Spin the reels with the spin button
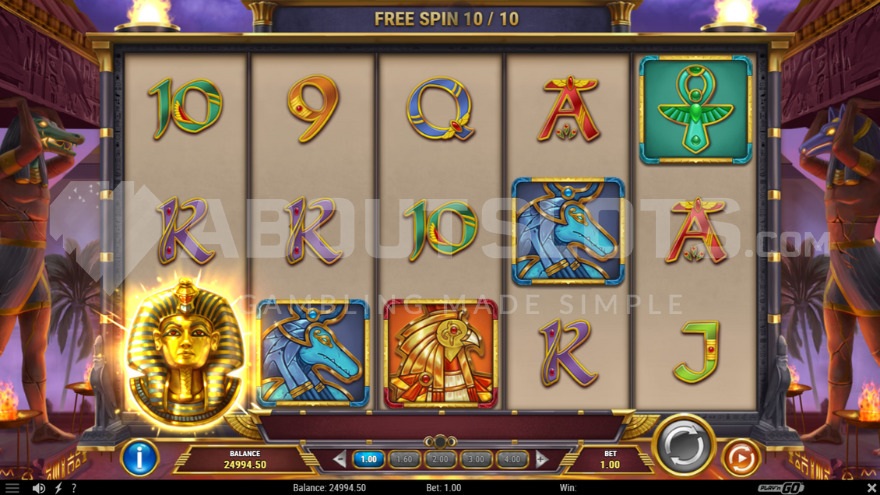880x495 pixels. pyautogui.click(x=684, y=446)
